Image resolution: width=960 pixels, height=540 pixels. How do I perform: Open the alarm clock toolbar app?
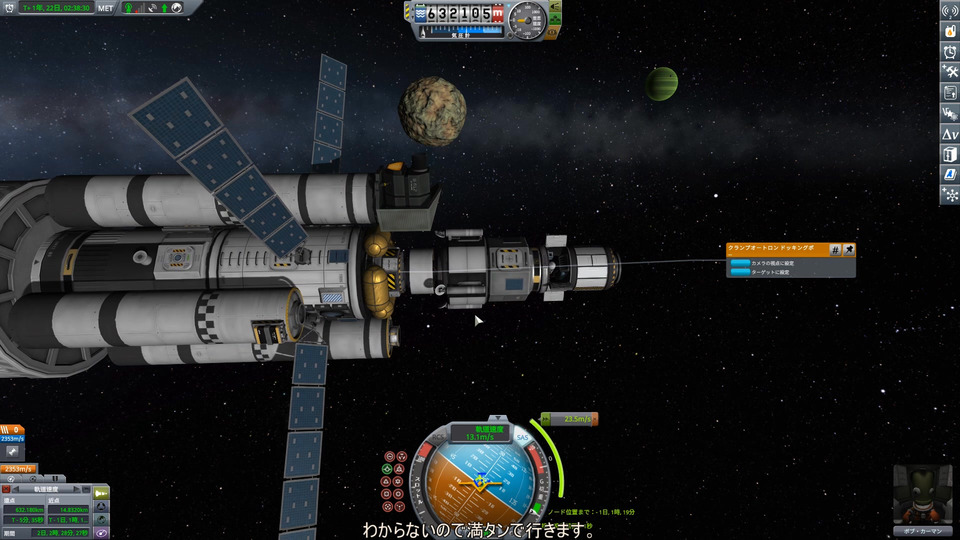point(950,52)
